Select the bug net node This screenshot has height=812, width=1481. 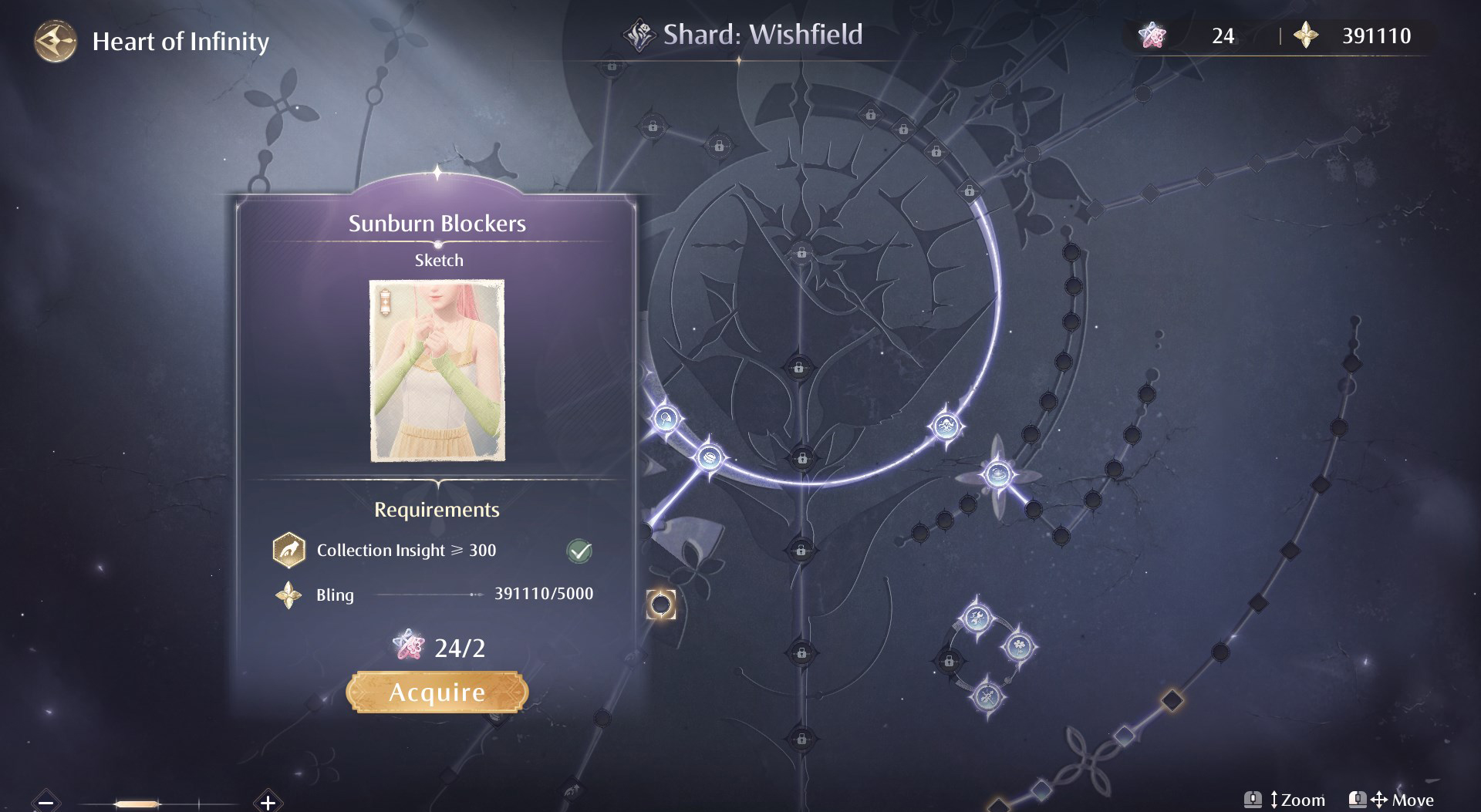point(665,419)
